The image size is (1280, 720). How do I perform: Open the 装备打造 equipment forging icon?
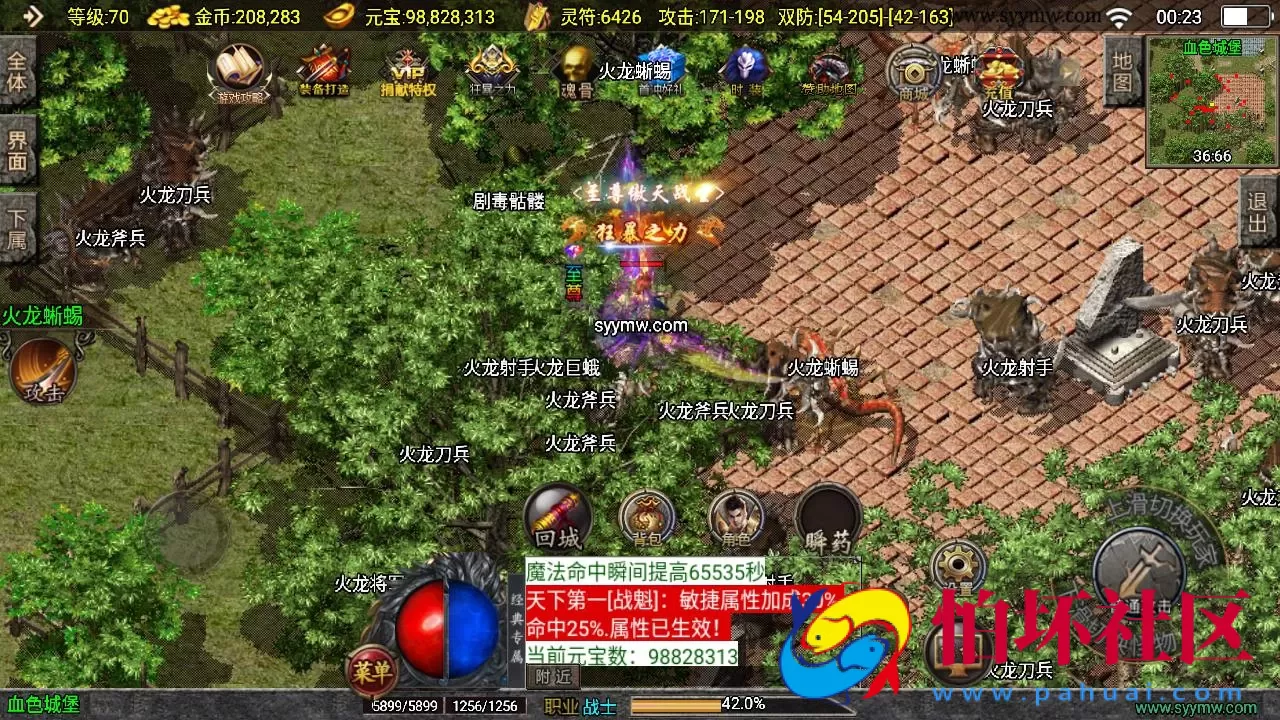(x=322, y=70)
